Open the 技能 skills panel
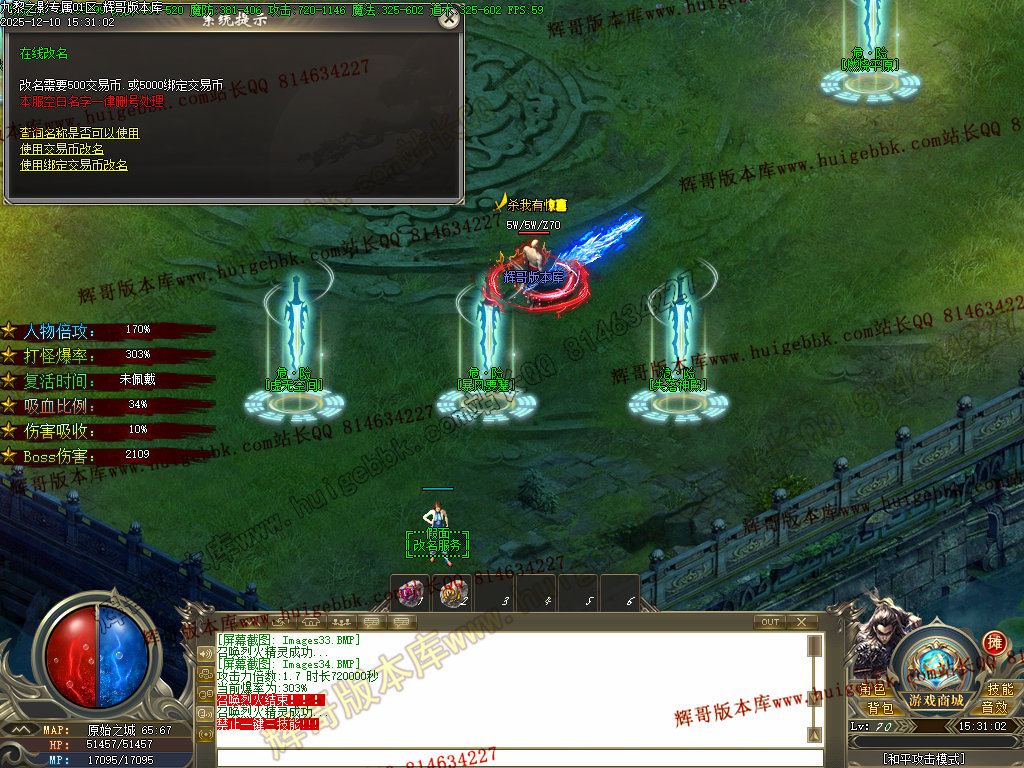 [x=999, y=689]
